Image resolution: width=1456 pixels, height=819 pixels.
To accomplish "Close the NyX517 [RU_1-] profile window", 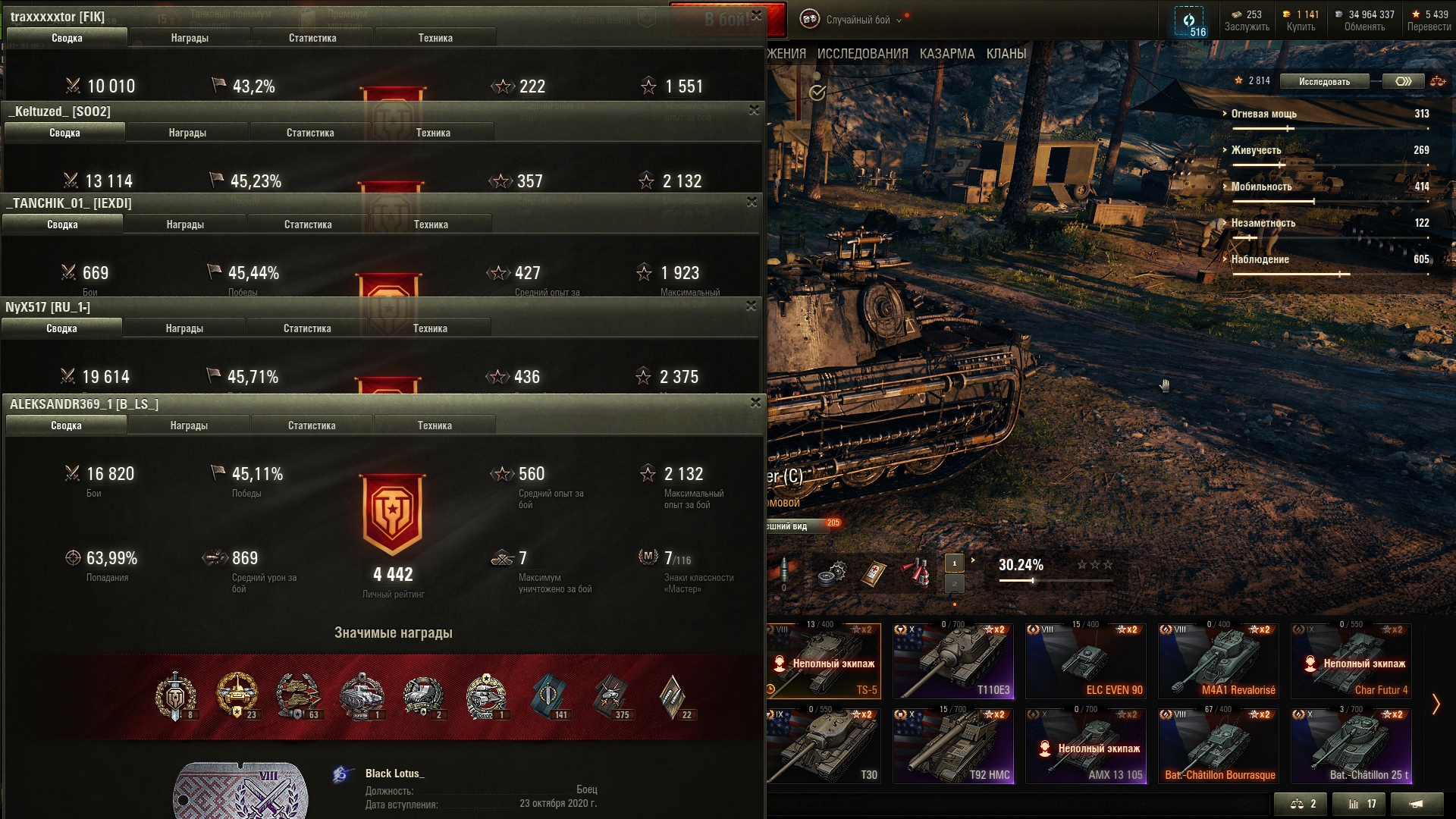I will (751, 306).
